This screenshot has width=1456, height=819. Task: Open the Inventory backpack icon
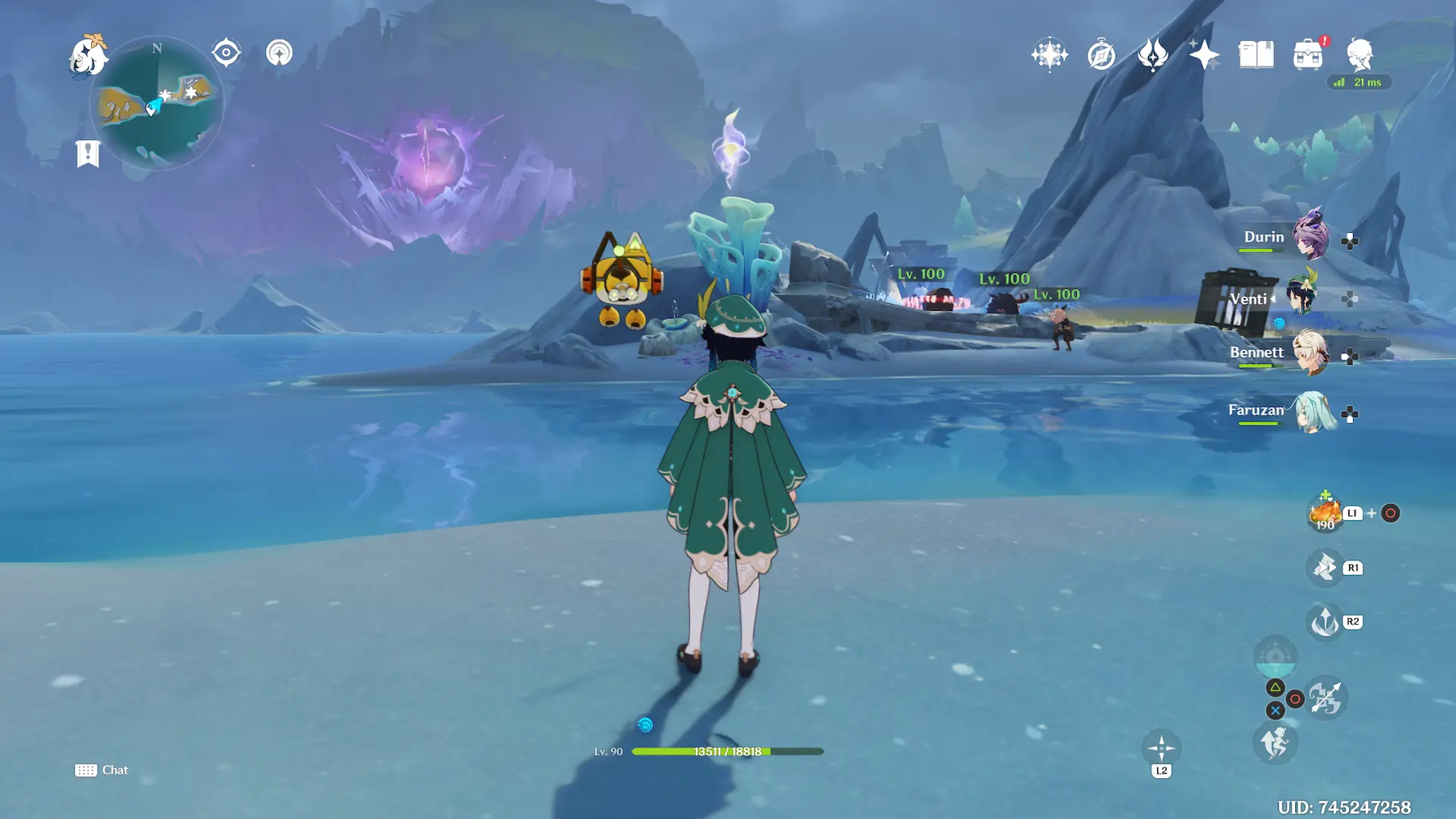[1307, 55]
